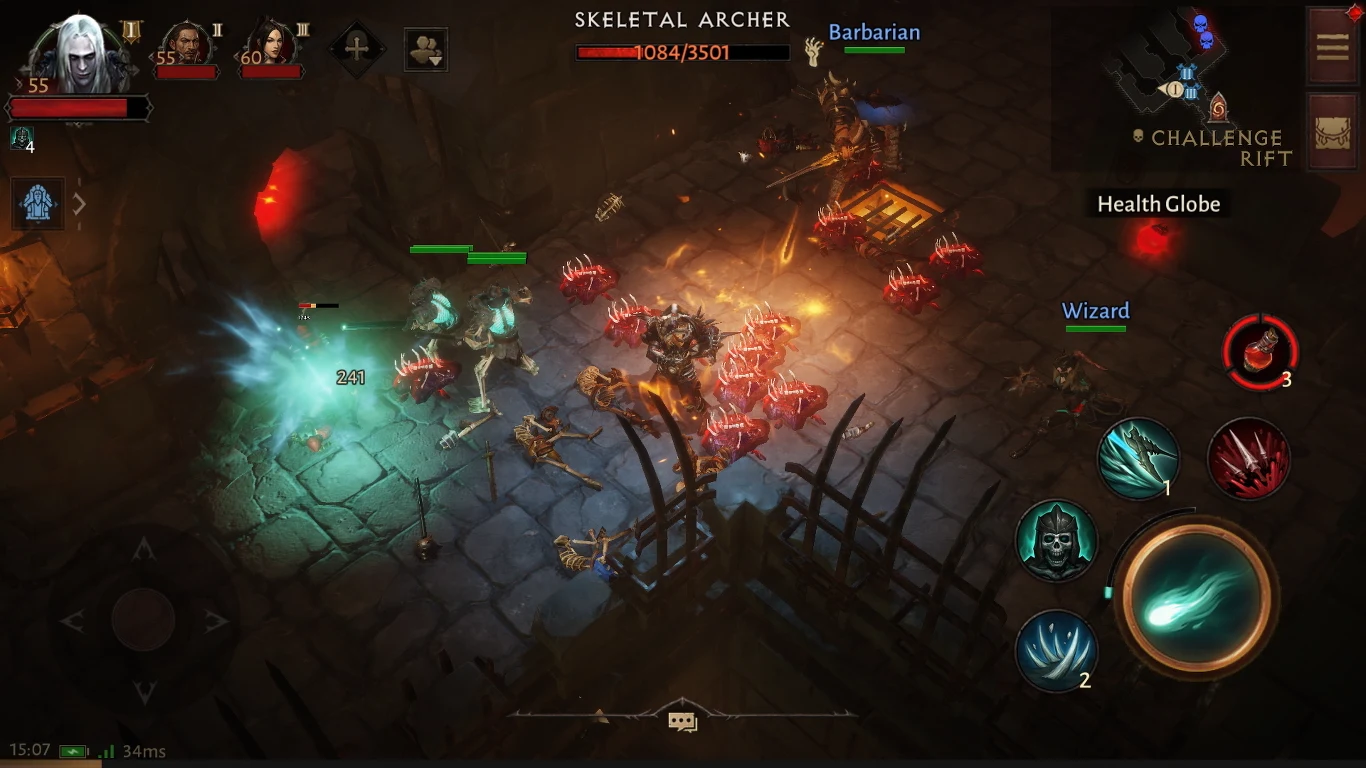
Task: Activate the Command Skeletons skull skill
Action: click(1056, 541)
